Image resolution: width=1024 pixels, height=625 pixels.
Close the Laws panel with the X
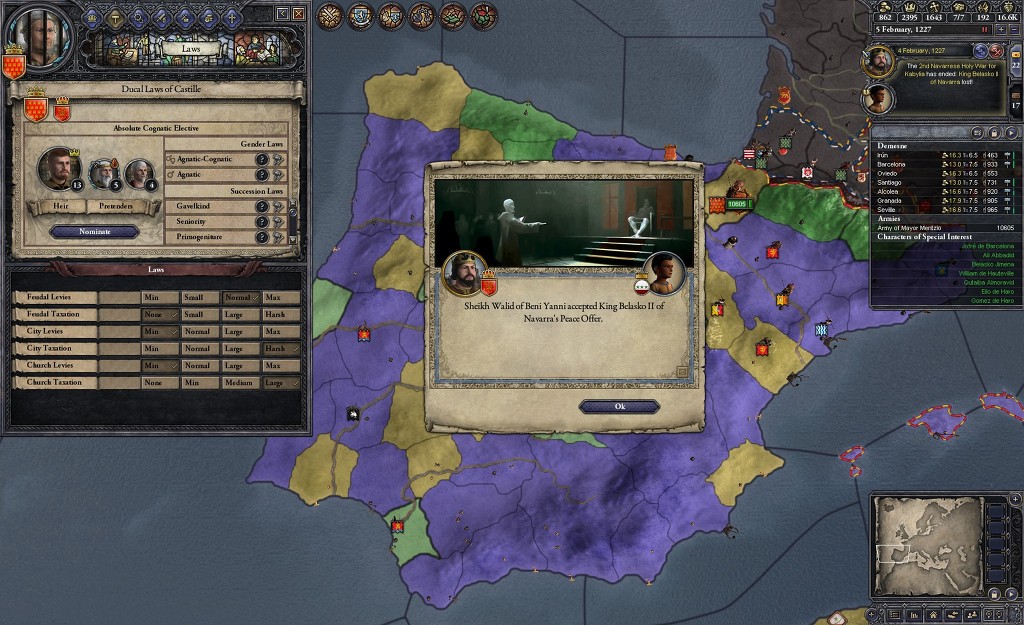(x=297, y=14)
